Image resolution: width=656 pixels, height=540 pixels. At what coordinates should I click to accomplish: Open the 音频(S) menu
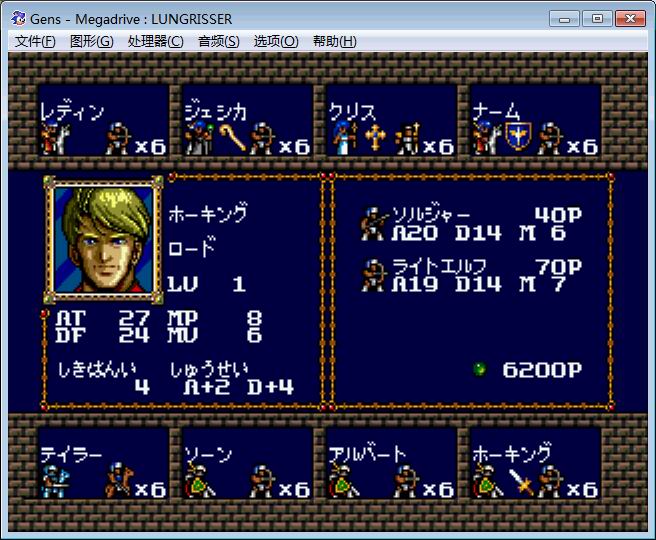[x=218, y=41]
